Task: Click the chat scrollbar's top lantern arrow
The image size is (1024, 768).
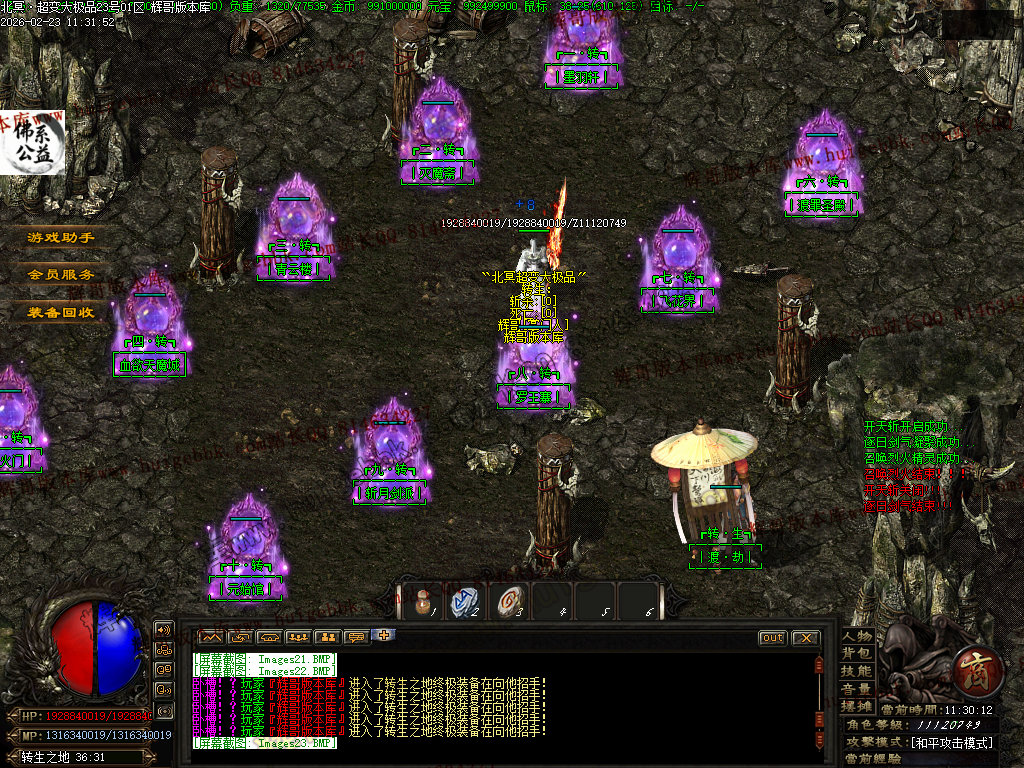Action: coord(819,663)
